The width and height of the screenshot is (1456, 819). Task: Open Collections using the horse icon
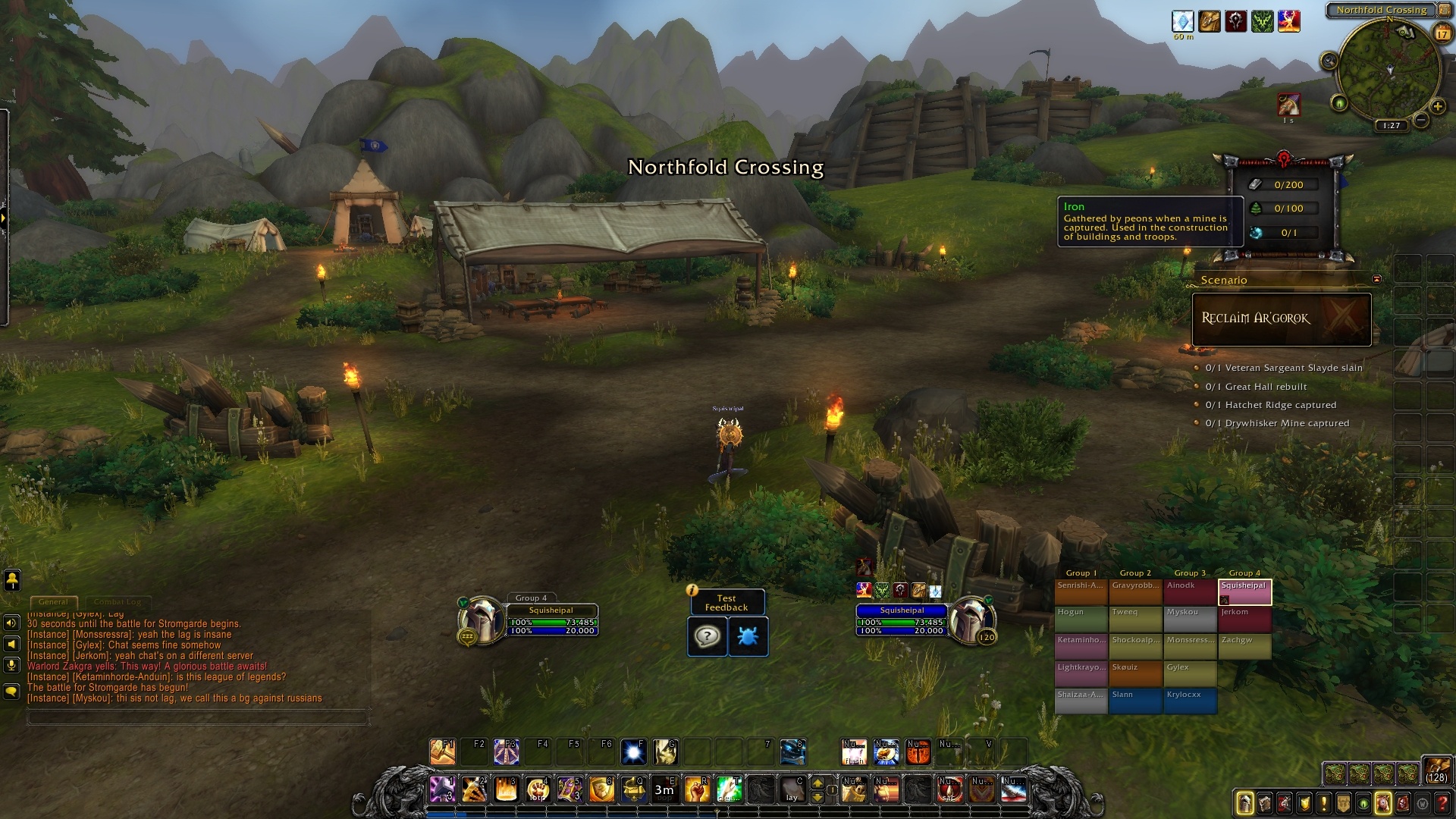coord(1382,803)
